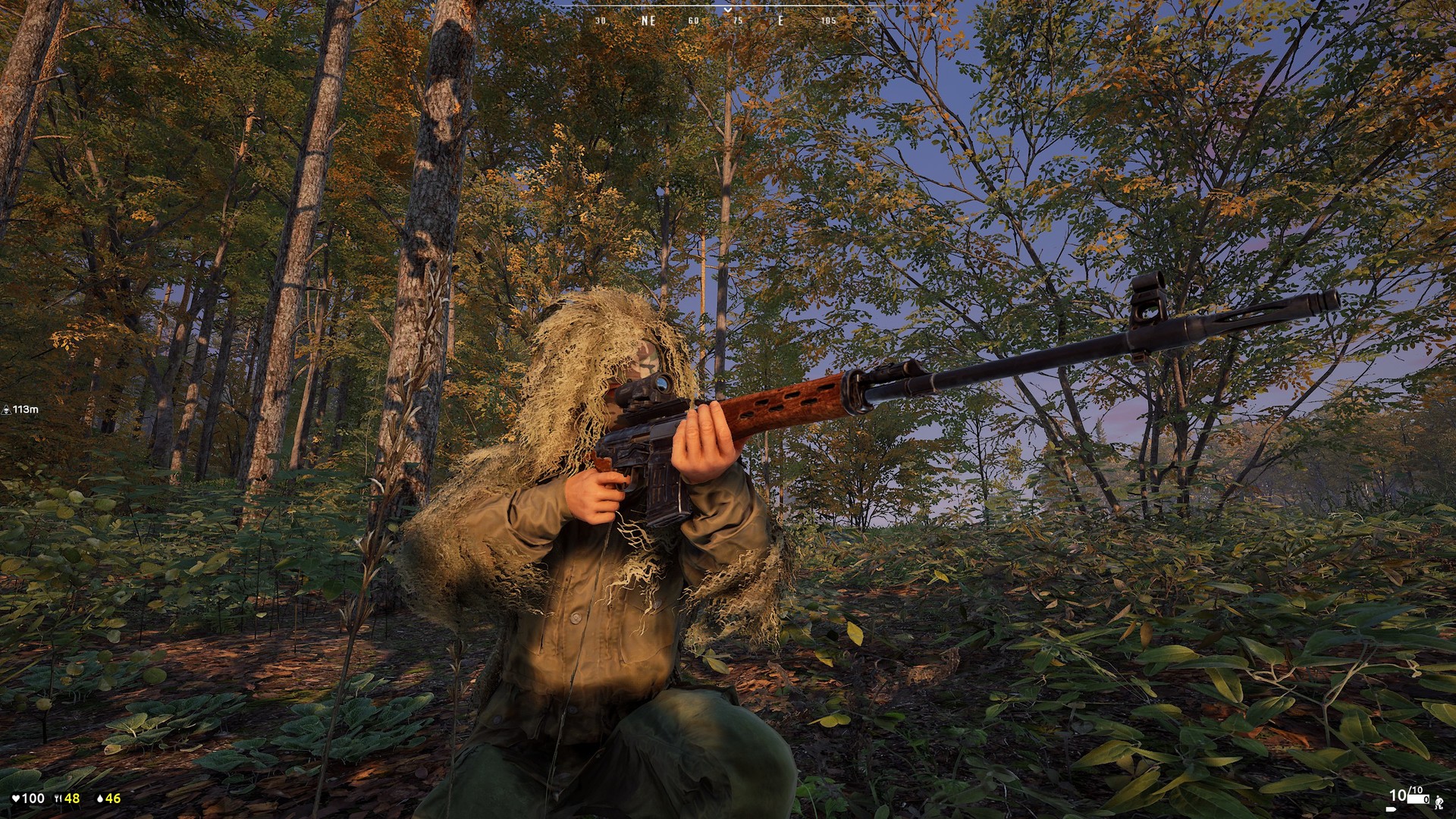Click the reserve ammo 0 indicator
This screenshot has height=819, width=1456.
1426,799
